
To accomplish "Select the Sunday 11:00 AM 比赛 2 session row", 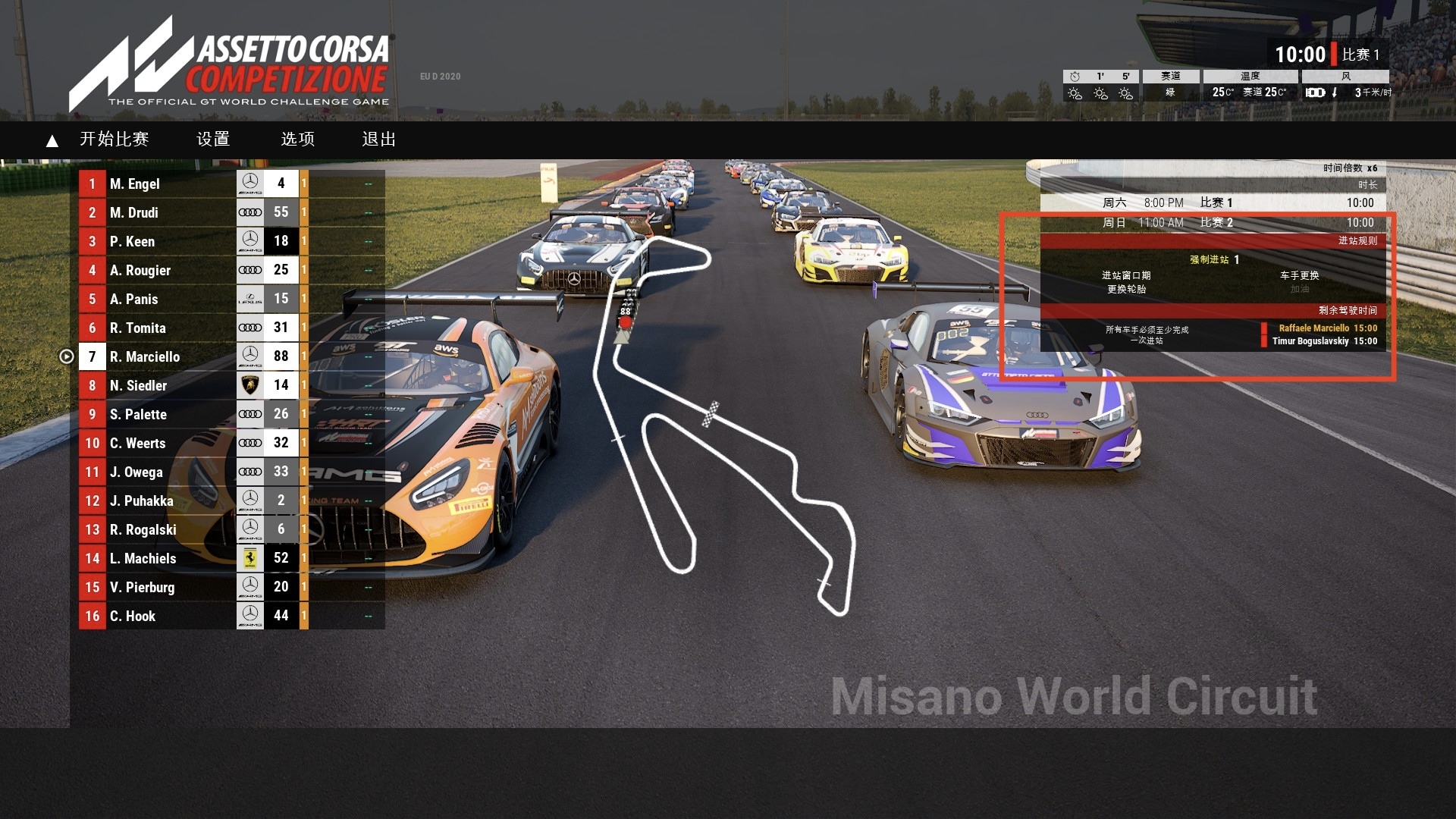I will pyautogui.click(x=1212, y=222).
